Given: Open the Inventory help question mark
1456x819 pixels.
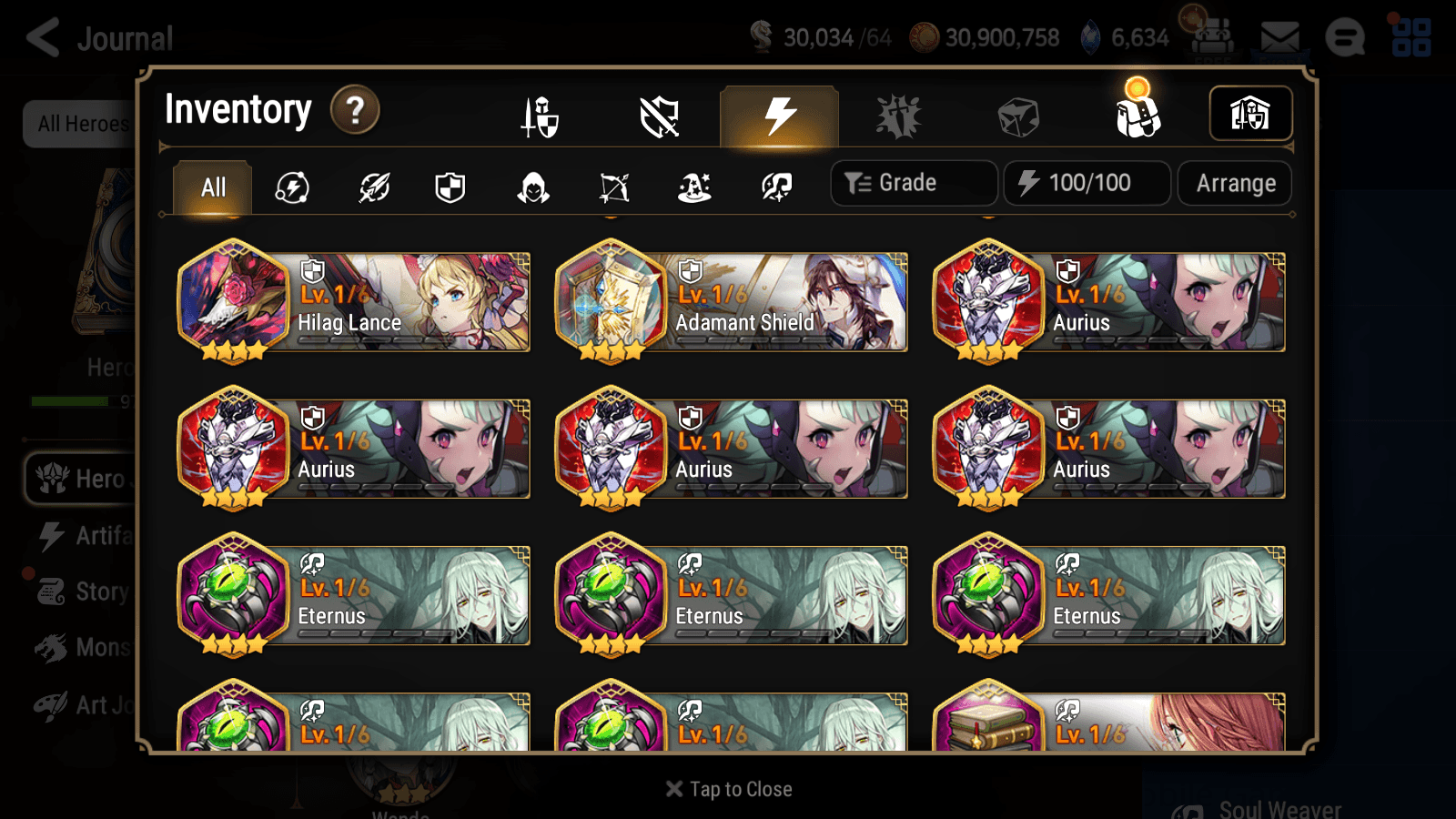Looking at the screenshot, I should tap(354, 109).
